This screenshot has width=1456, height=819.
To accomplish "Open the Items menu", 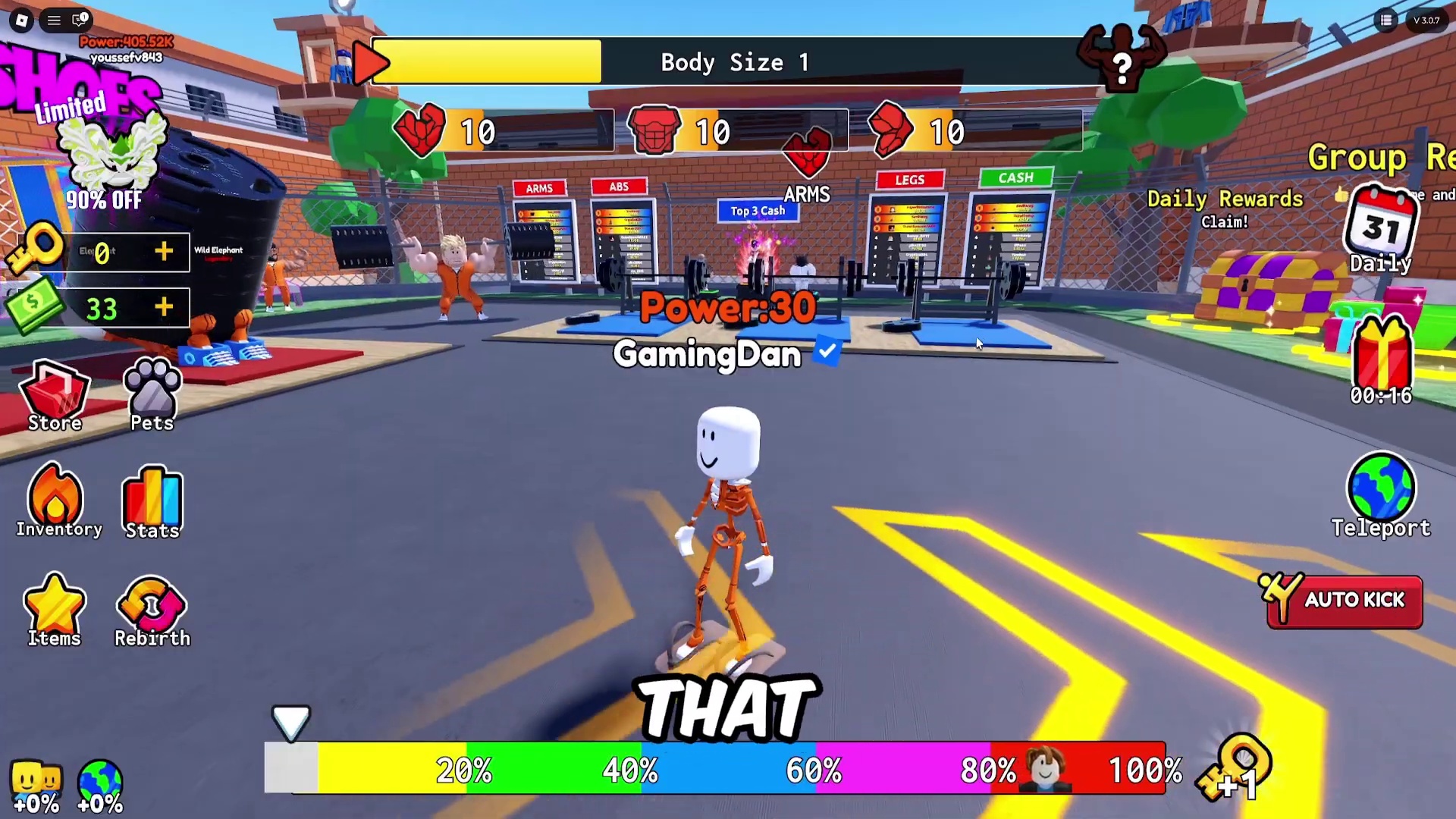I will point(55,610).
